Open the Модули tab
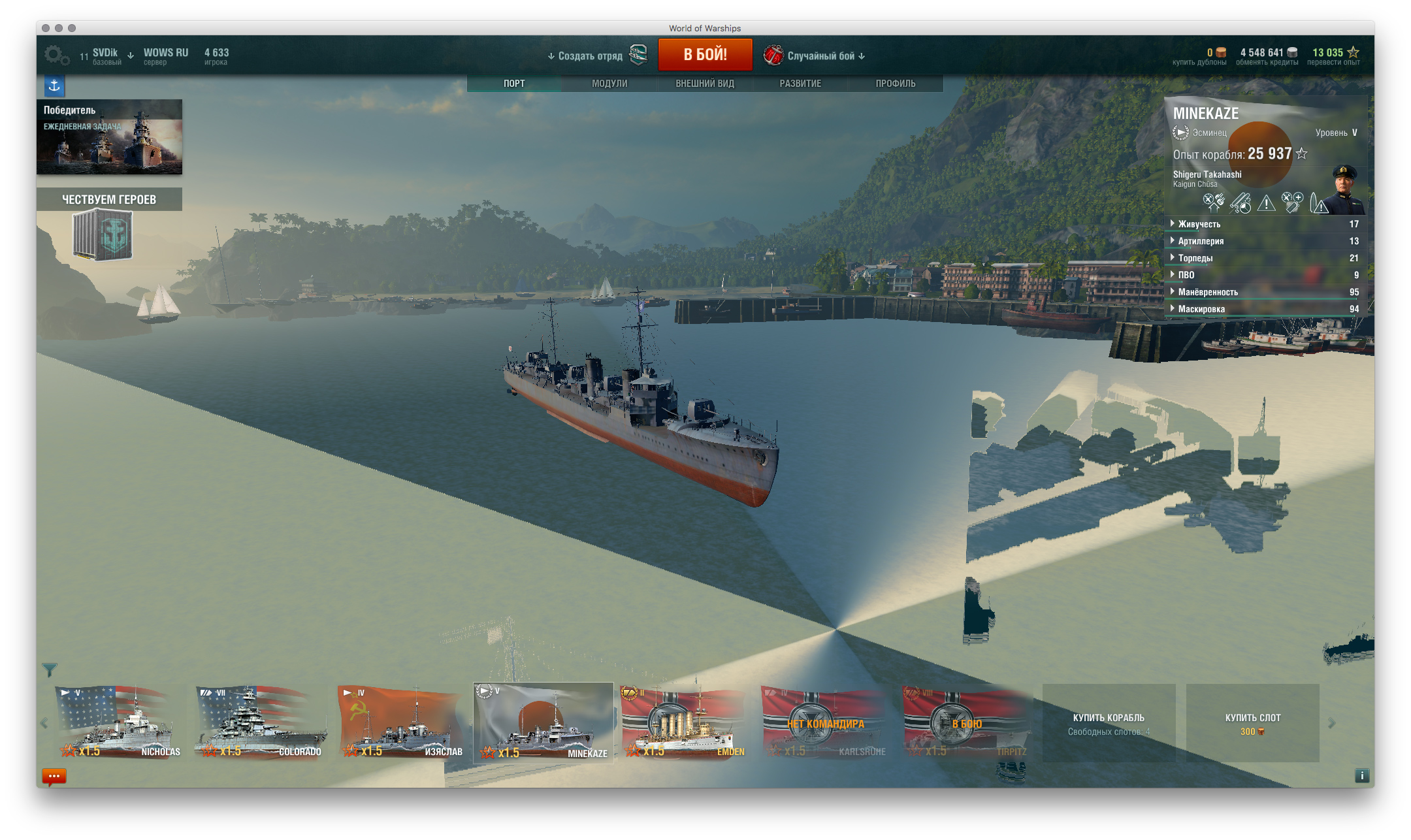Screen dimensions: 1411x840 click(x=609, y=84)
